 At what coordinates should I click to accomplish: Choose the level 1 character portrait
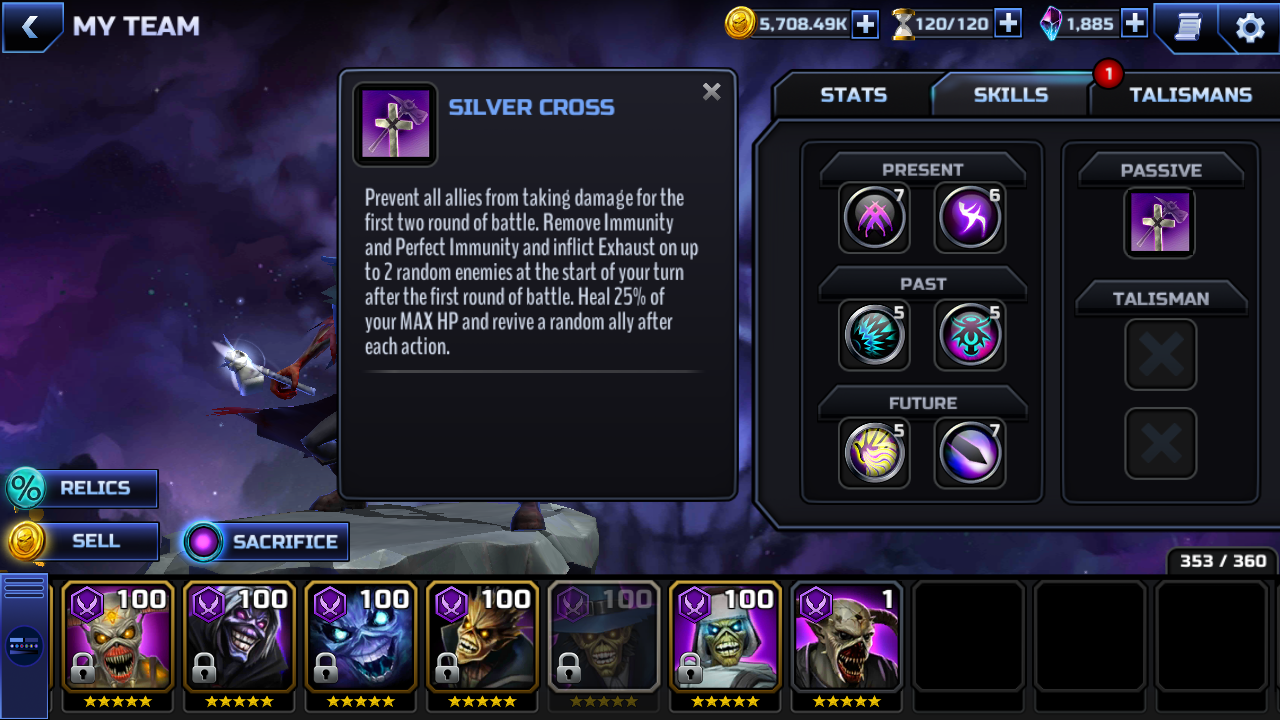(847, 636)
